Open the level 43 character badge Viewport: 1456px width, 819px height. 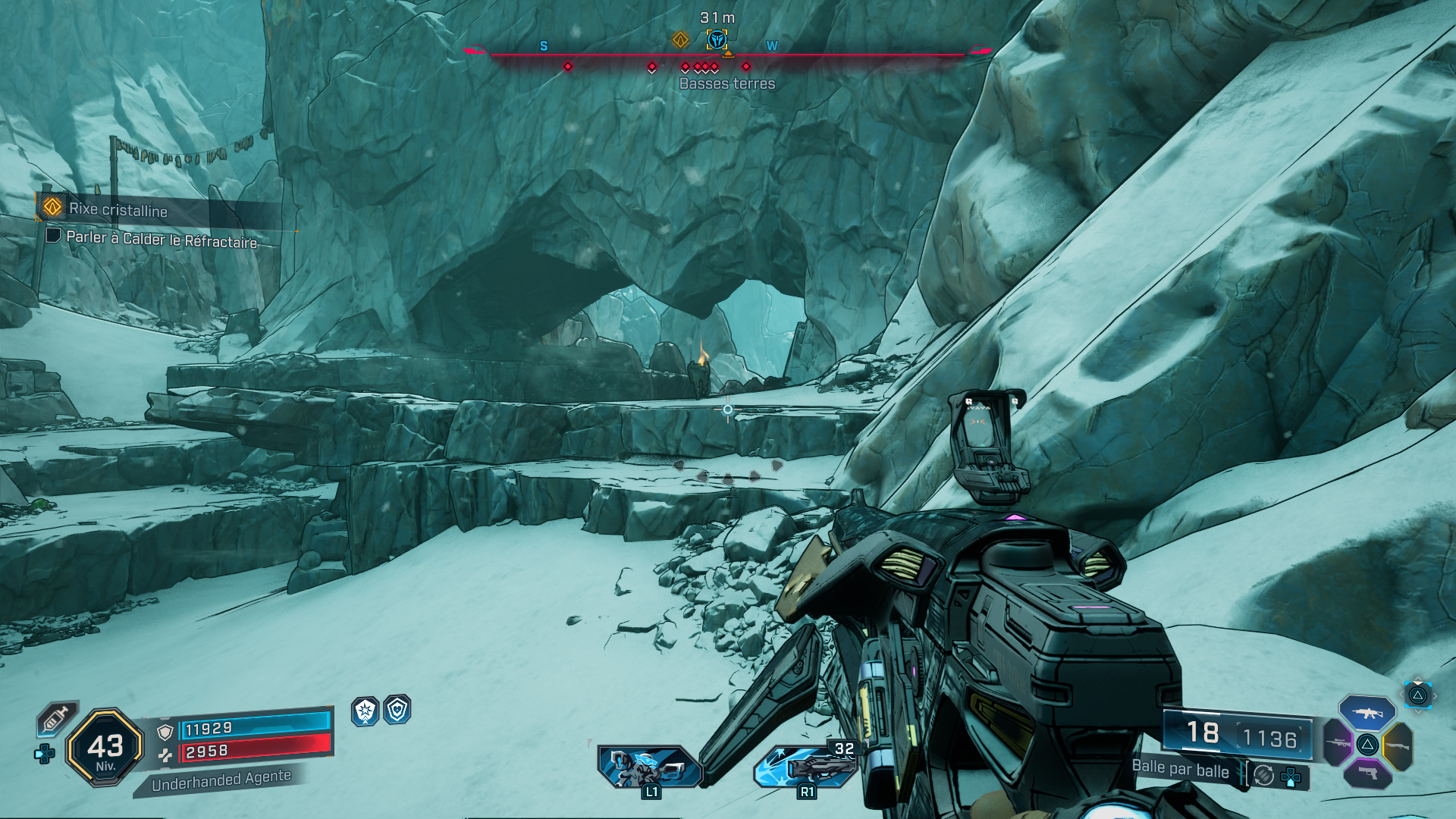click(105, 748)
